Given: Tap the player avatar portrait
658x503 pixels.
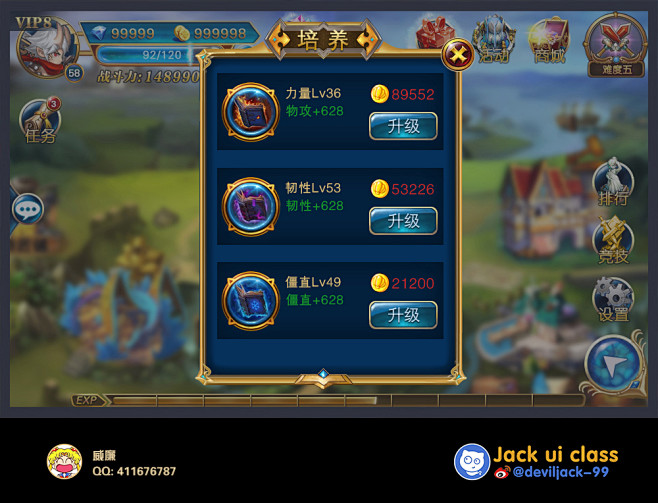Looking at the screenshot, I should pyautogui.click(x=46, y=47).
